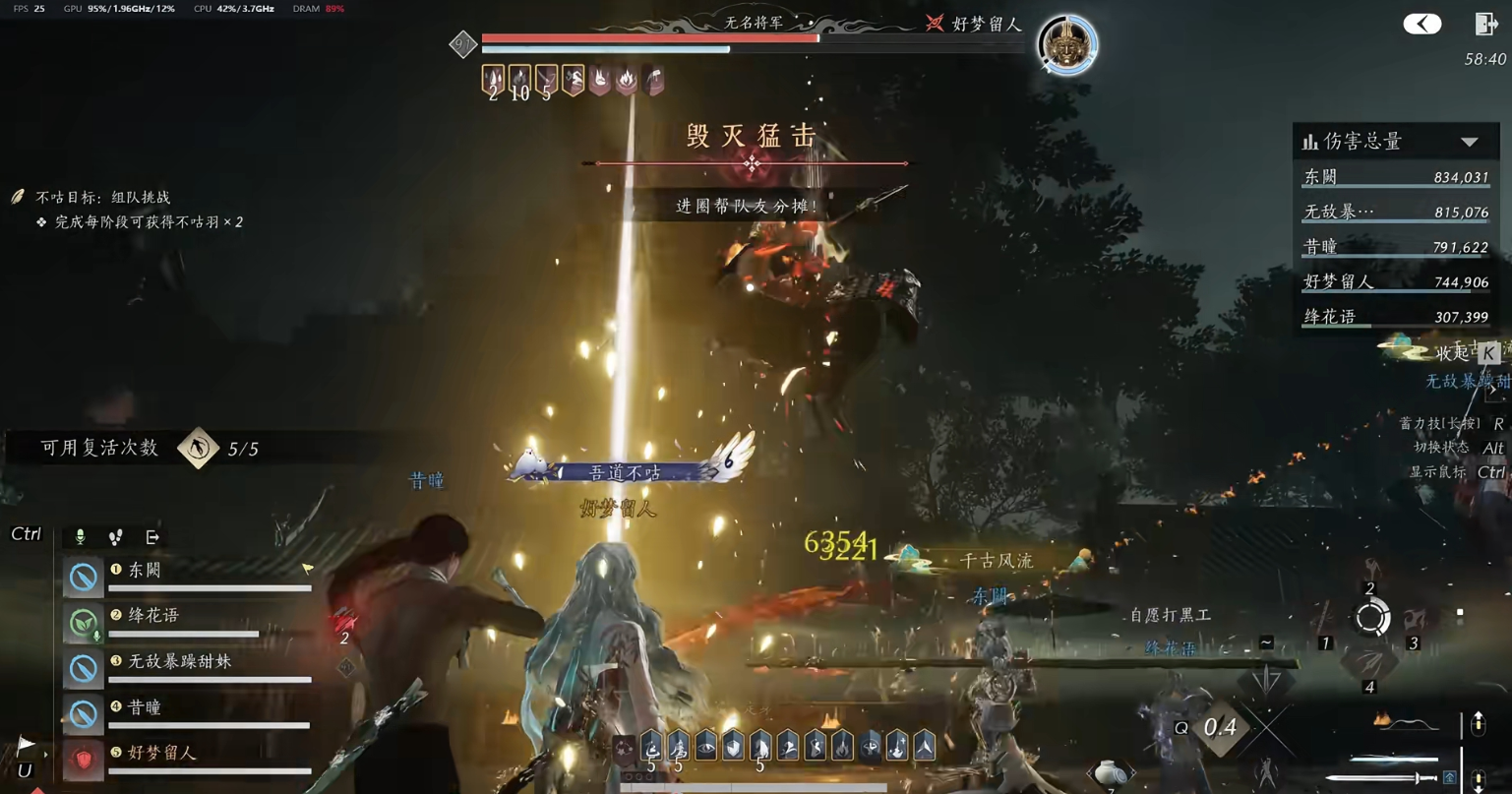1512x794 pixels.
Task: Select party member 绛花语 in team list
Action: pos(153,616)
